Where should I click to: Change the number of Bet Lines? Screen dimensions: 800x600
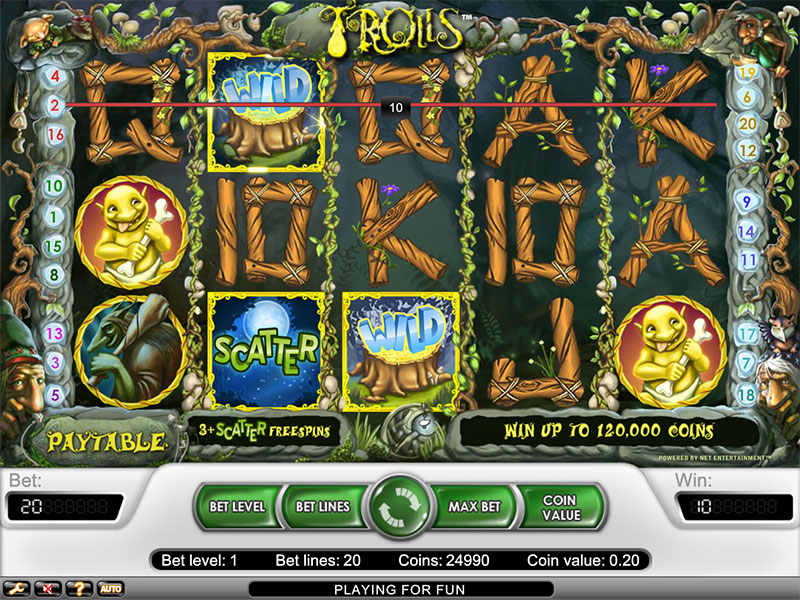click(x=322, y=507)
